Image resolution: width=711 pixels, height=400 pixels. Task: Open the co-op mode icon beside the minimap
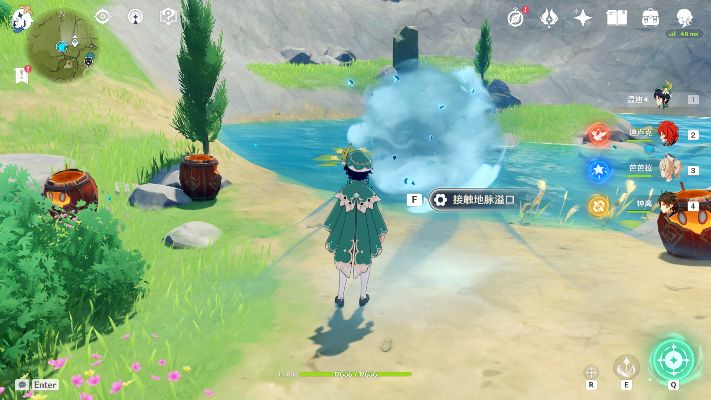[136, 16]
